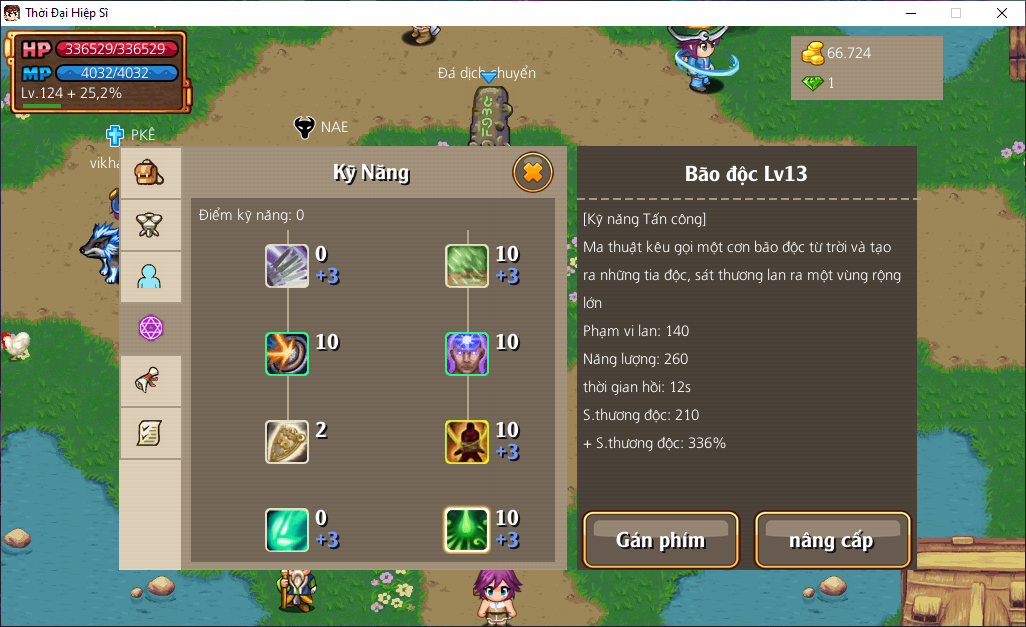Choose the orange burst skill icon
This screenshot has height=627, width=1026.
(x=287, y=354)
